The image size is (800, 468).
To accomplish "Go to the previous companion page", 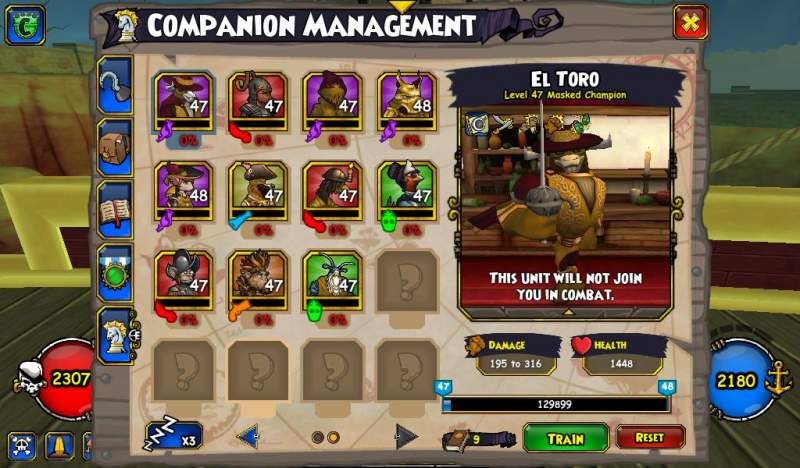I will pyautogui.click(x=248, y=436).
